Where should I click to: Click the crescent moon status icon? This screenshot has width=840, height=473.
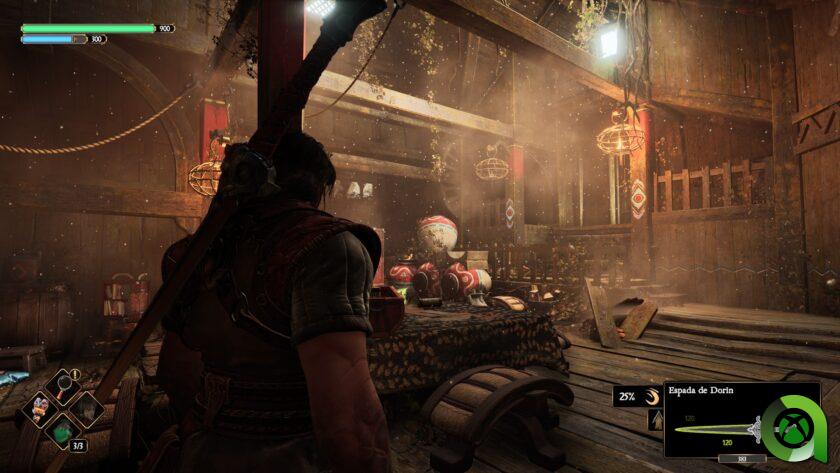click(652, 397)
